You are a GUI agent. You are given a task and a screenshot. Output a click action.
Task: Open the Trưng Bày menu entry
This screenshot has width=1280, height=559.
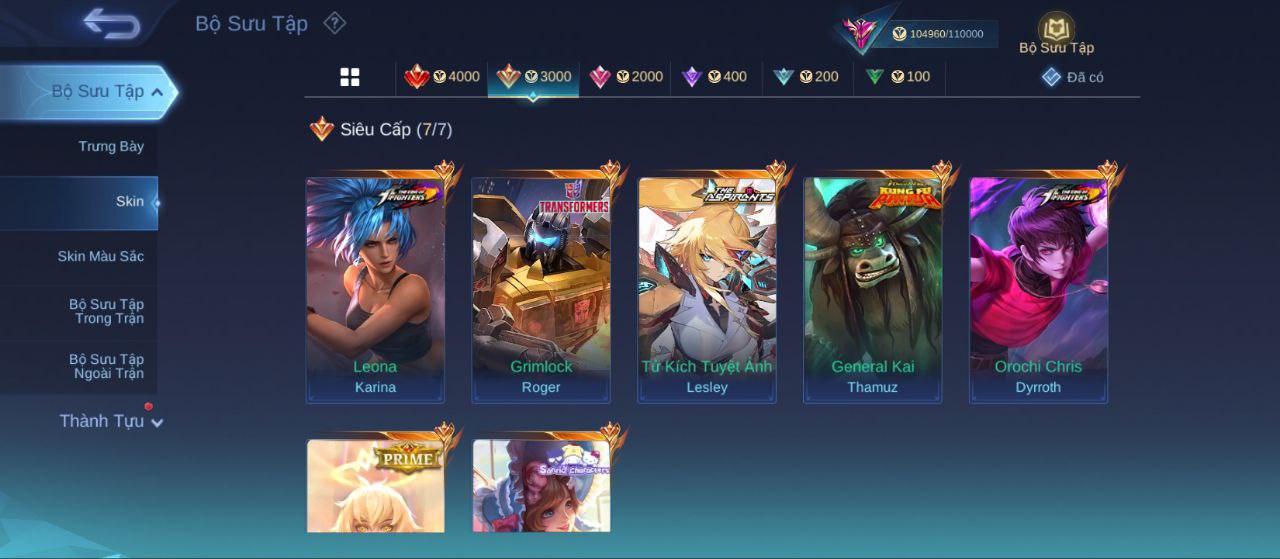pos(111,147)
